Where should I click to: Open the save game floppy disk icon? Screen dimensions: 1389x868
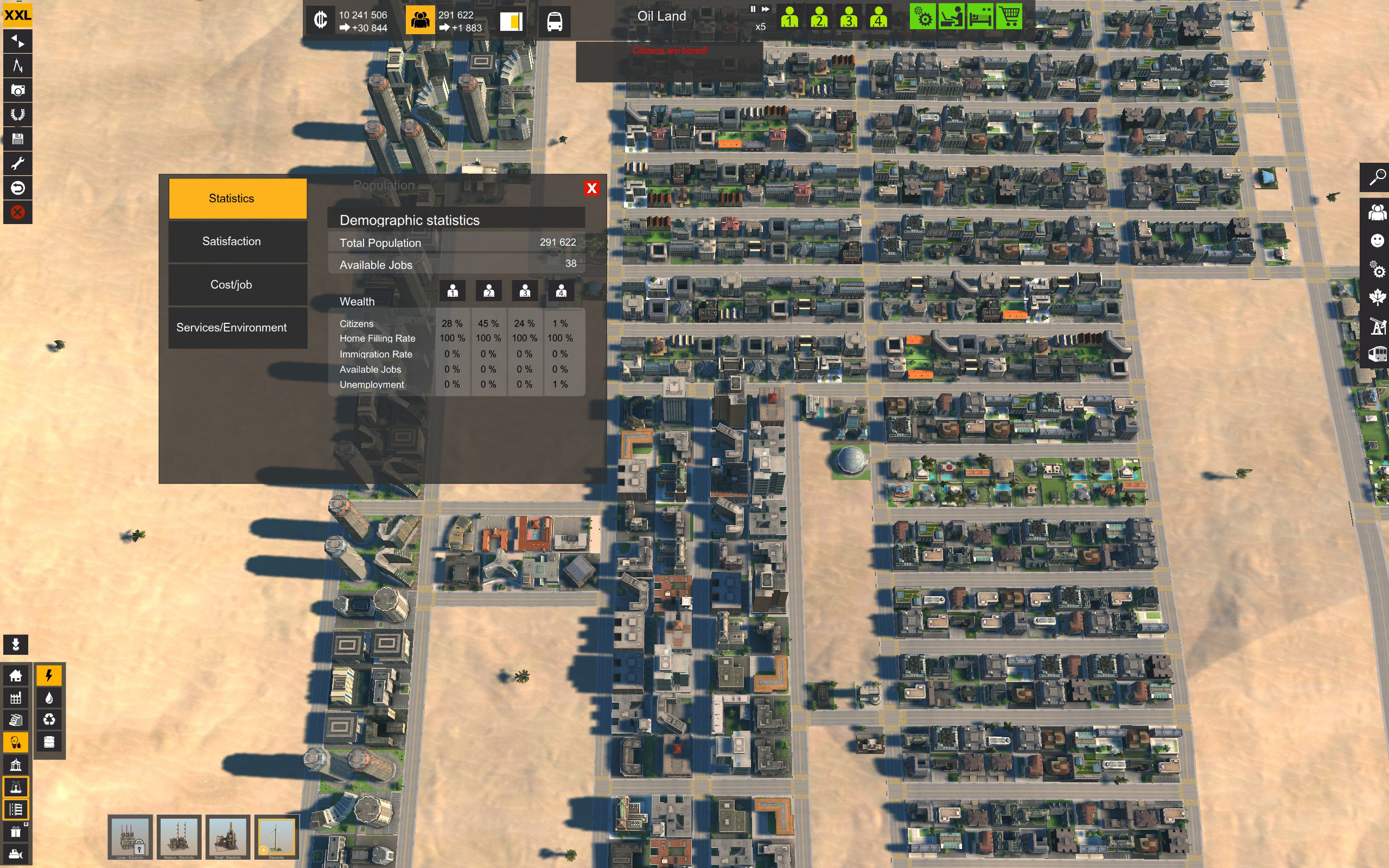[18, 139]
